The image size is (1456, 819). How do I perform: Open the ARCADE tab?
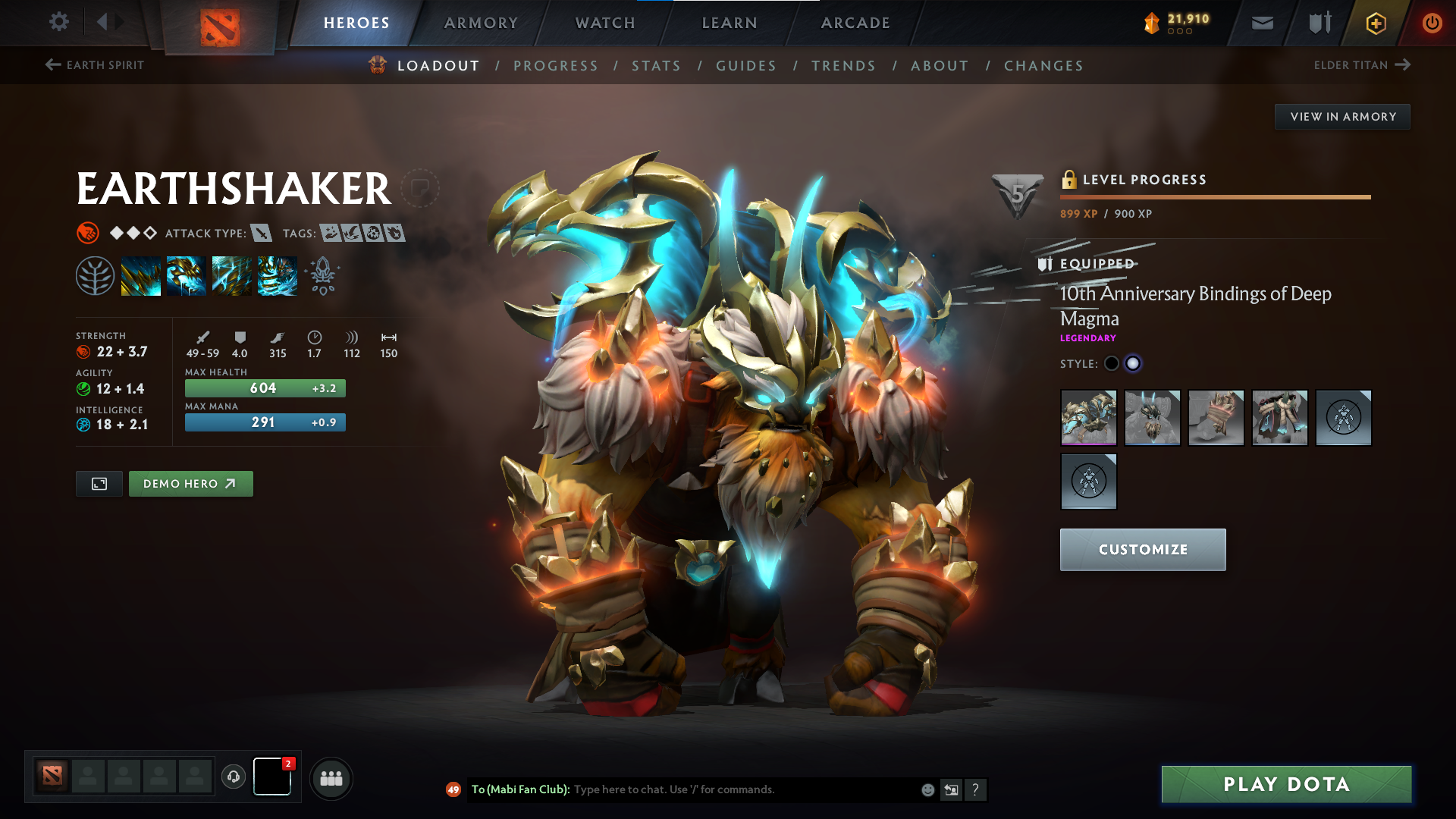click(855, 23)
